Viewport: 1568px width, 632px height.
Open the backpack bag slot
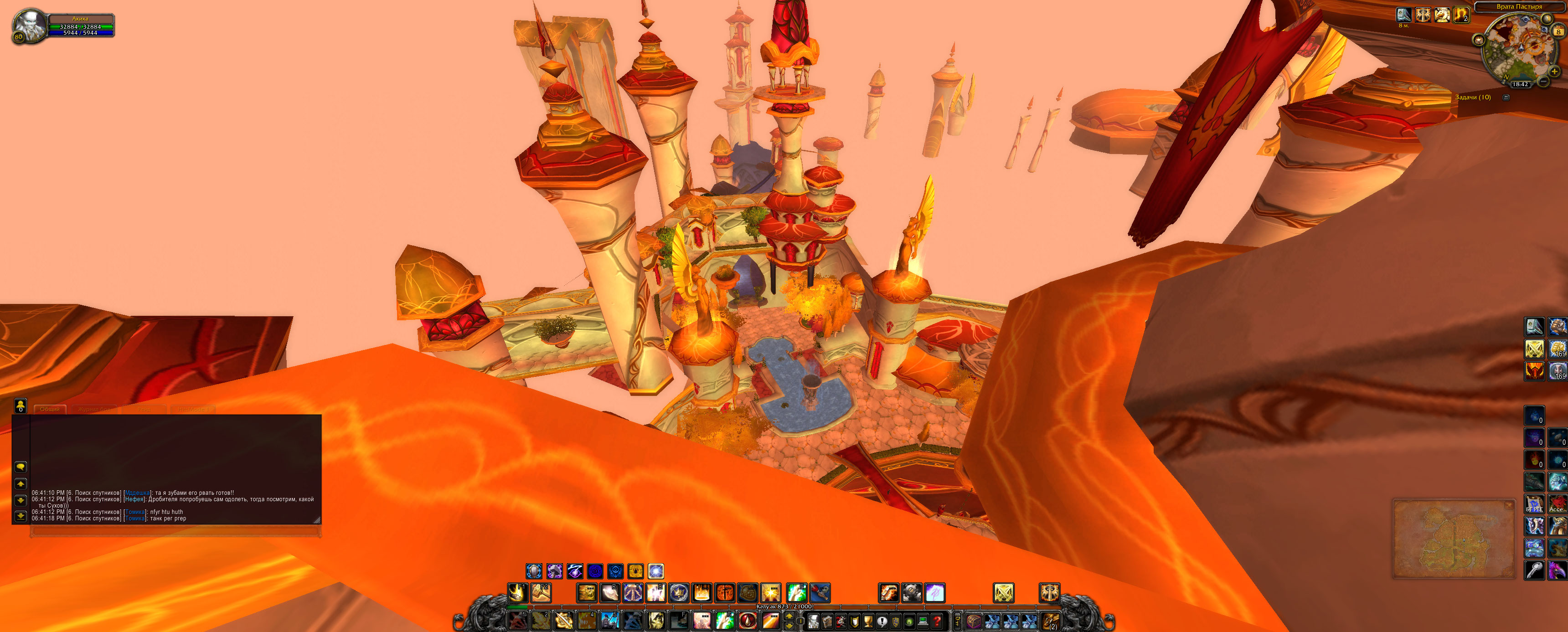point(1050,621)
